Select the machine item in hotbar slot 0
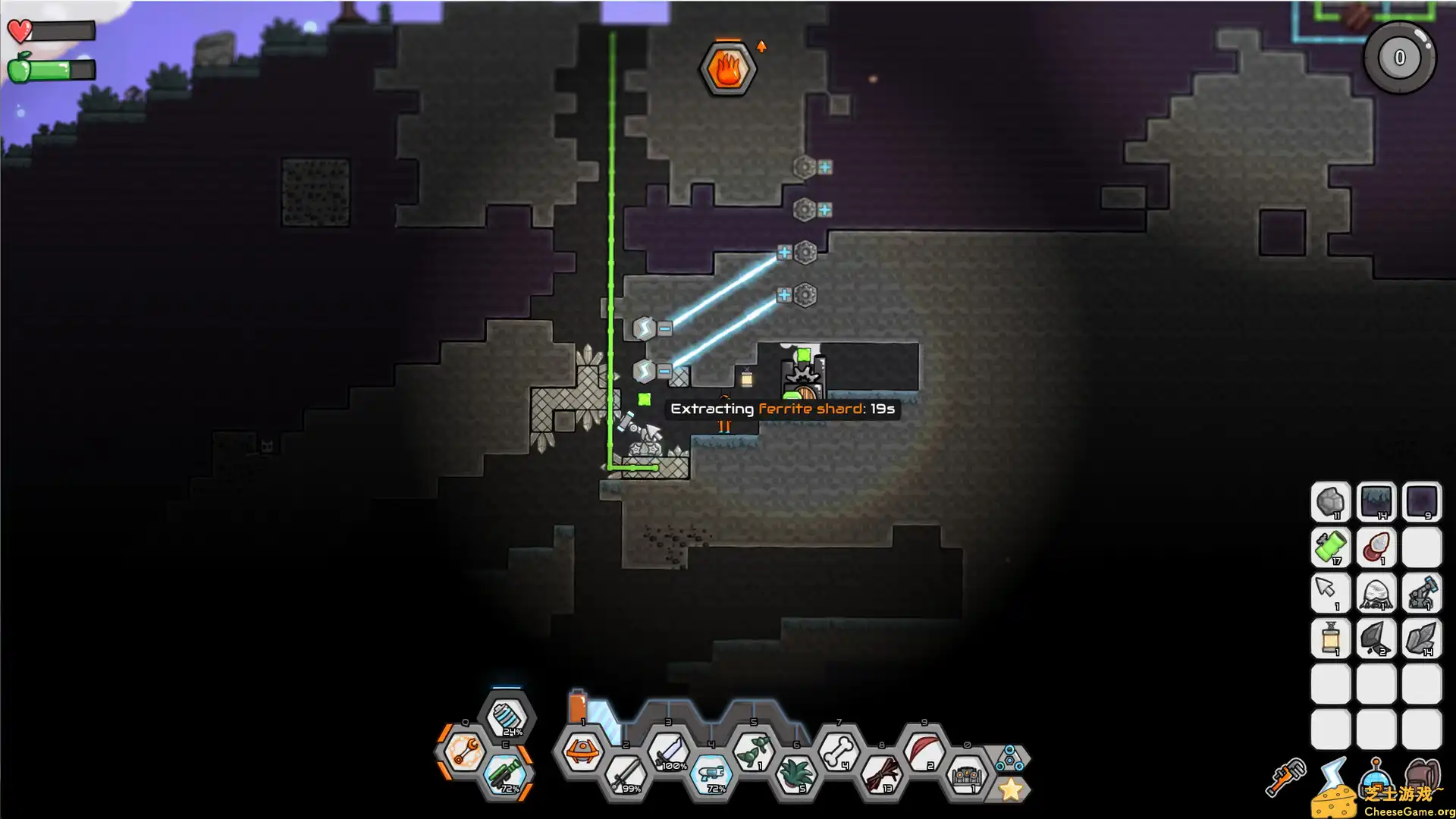 click(x=967, y=775)
